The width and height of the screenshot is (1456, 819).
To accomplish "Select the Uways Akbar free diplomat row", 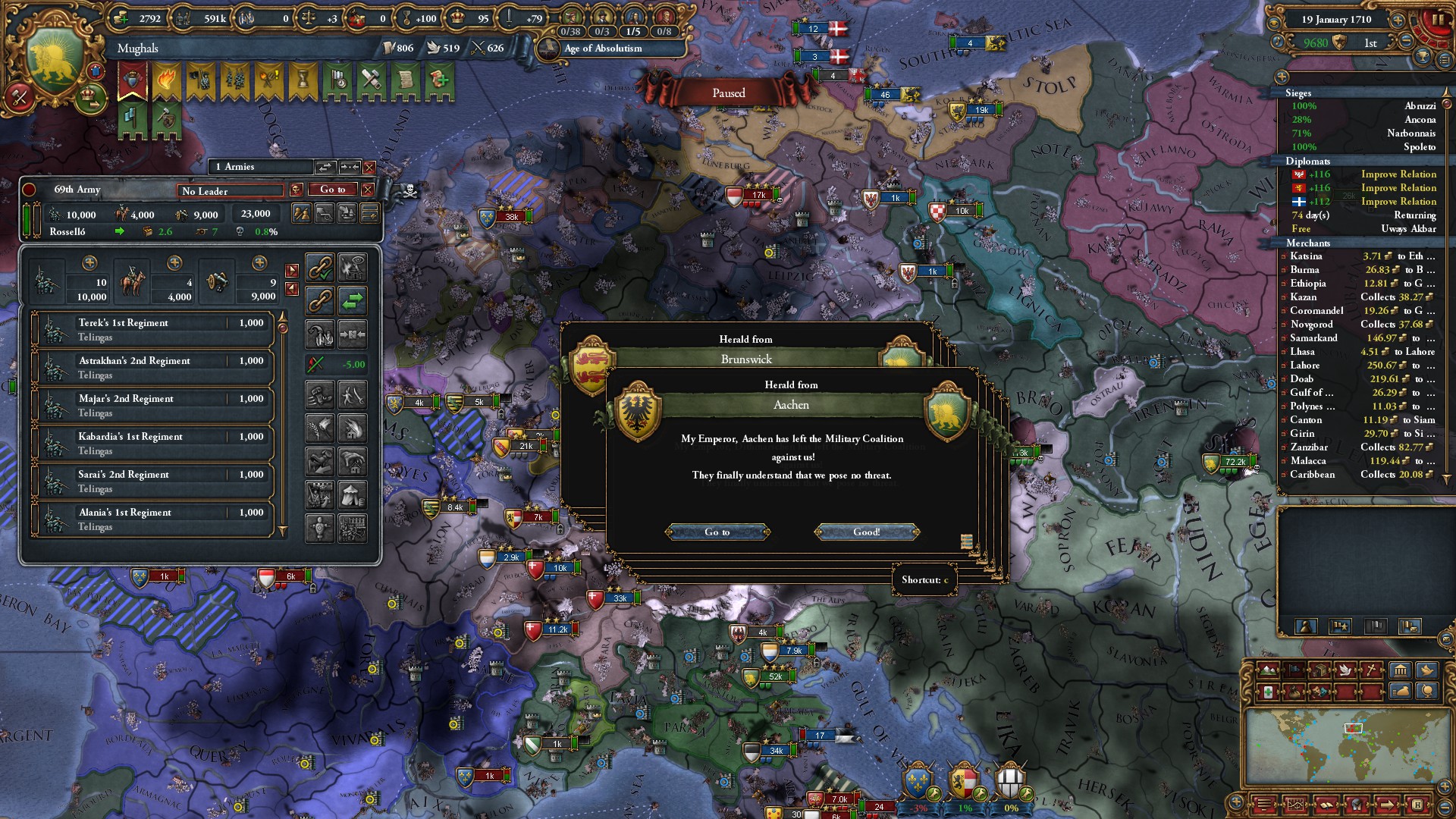I will click(x=1363, y=229).
